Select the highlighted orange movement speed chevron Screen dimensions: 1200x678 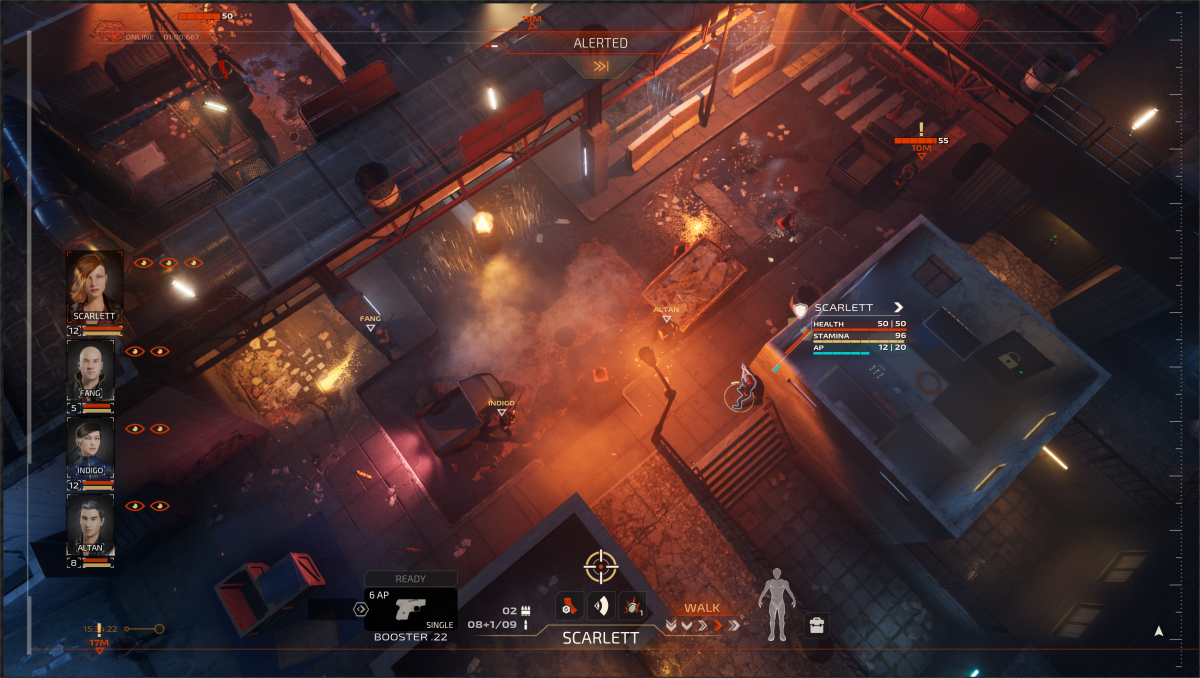718,626
